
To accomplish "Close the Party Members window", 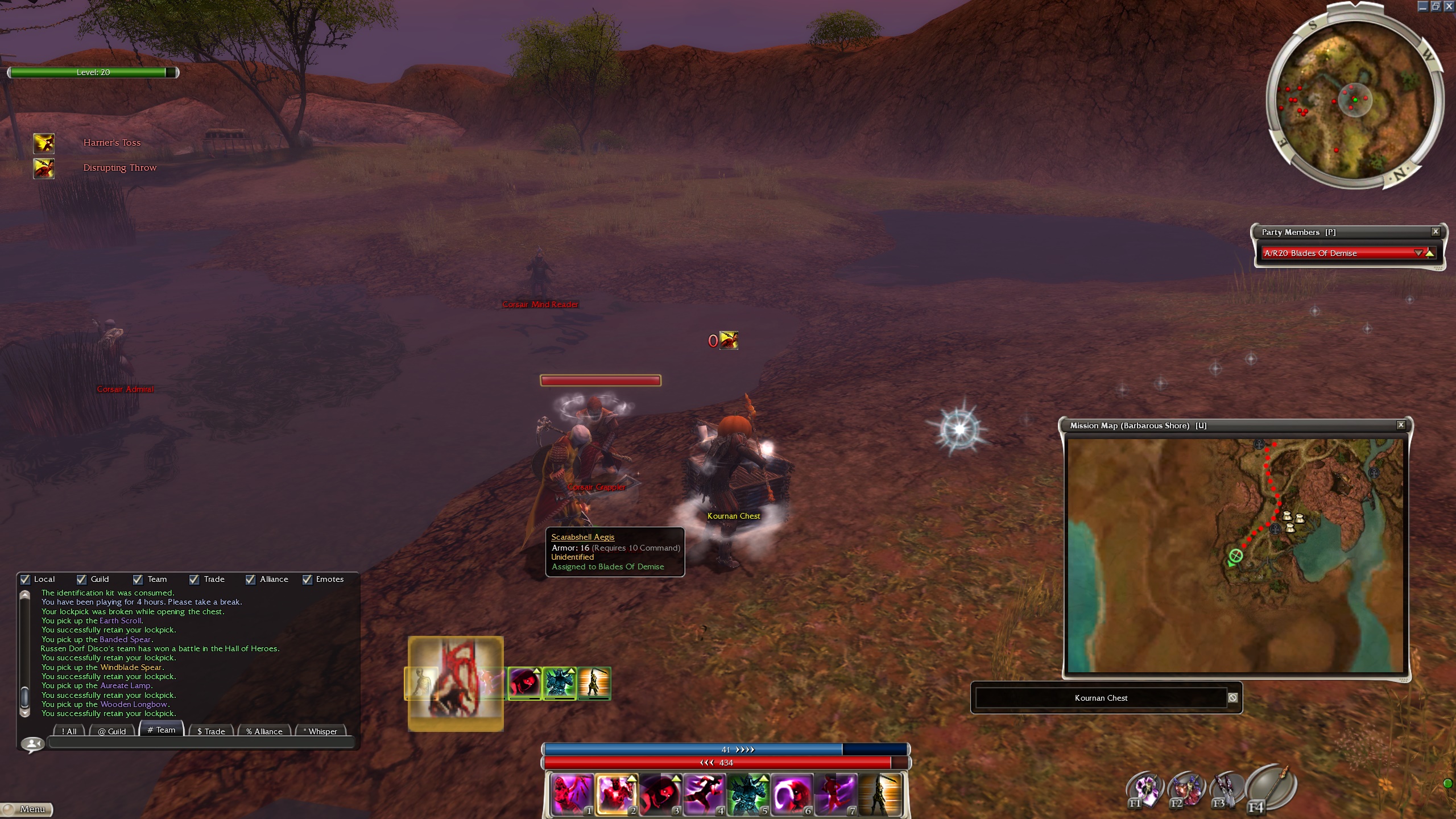I will [1436, 231].
